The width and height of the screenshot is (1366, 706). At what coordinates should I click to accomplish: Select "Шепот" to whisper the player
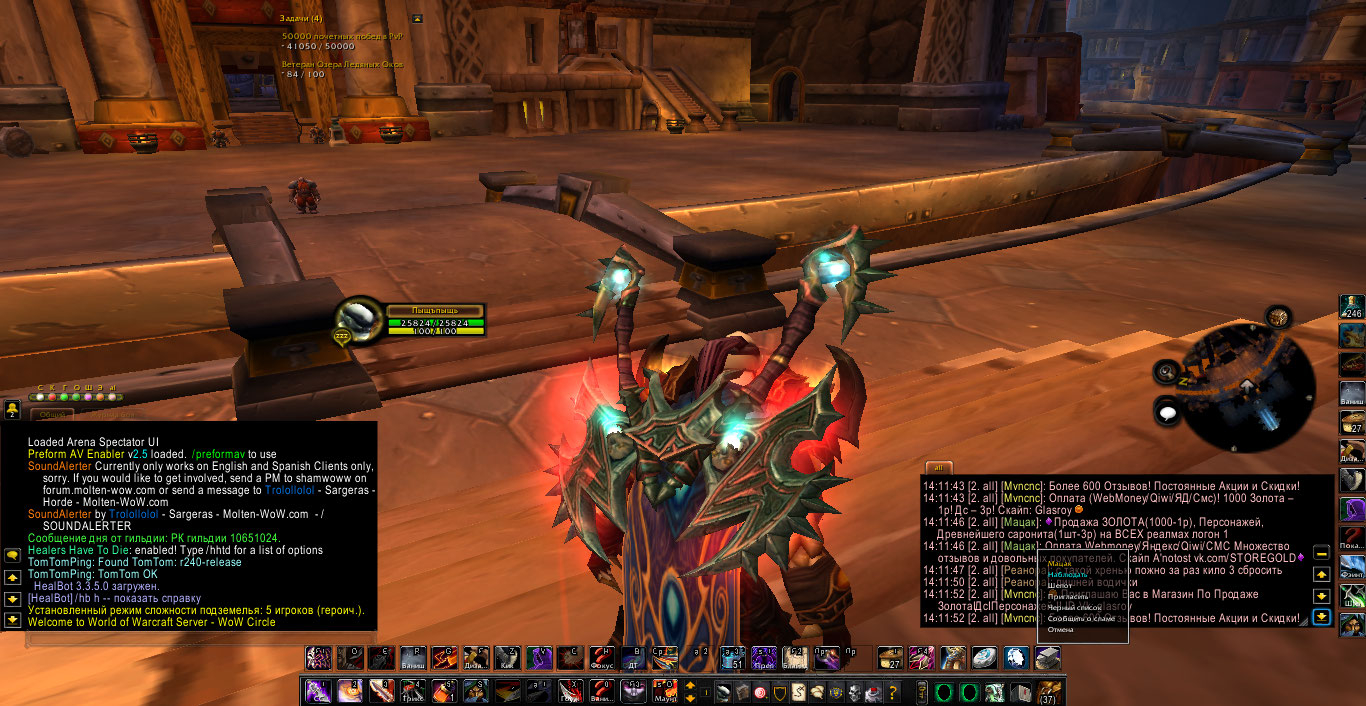tap(1062, 586)
